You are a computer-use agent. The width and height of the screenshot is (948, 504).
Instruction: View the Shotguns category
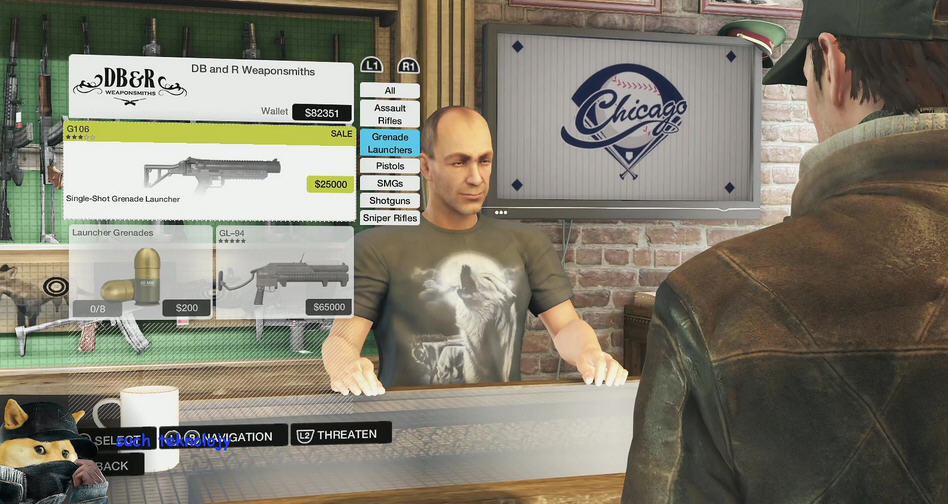click(x=389, y=201)
